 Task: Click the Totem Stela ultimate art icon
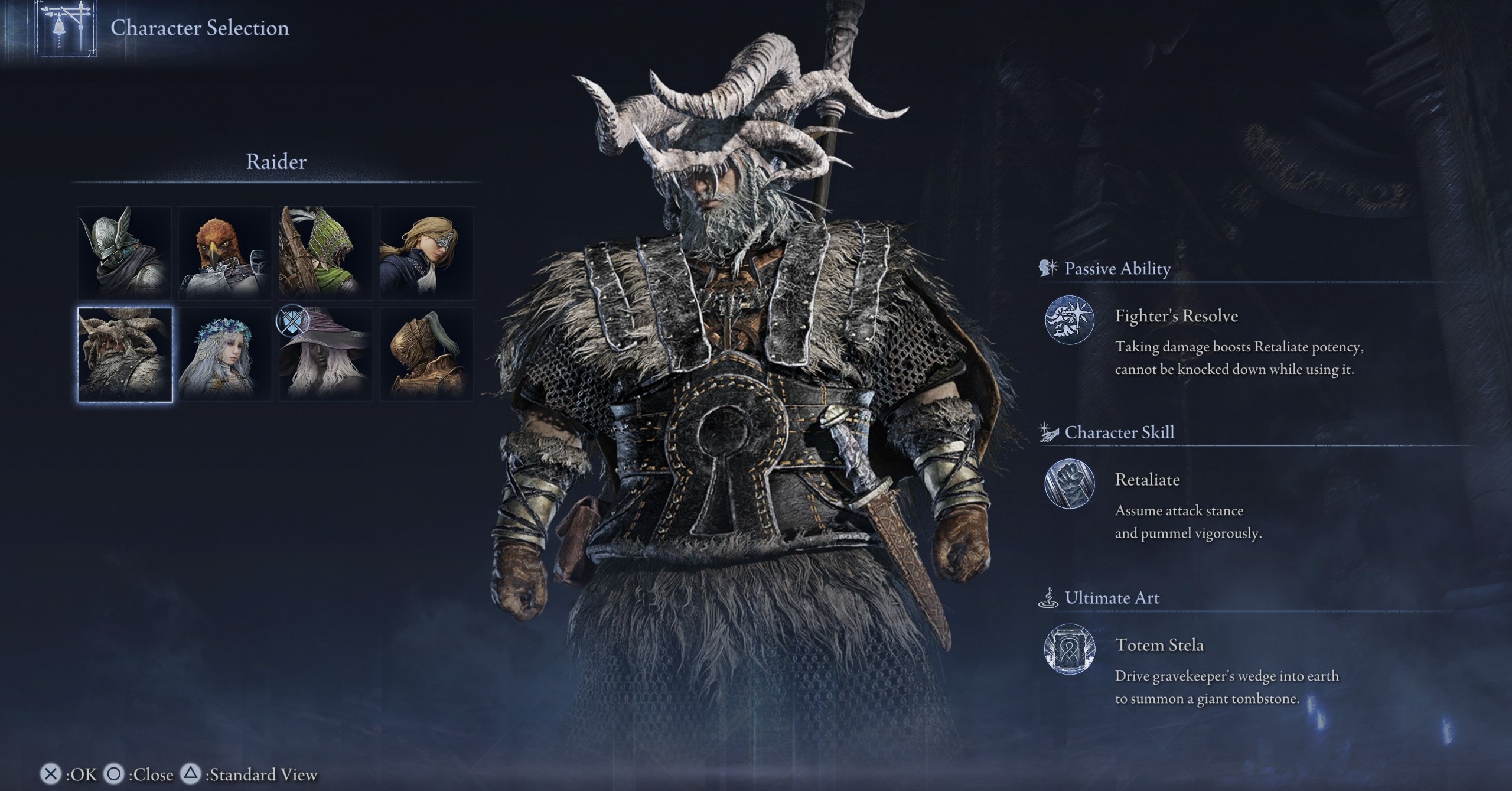tap(1070, 650)
